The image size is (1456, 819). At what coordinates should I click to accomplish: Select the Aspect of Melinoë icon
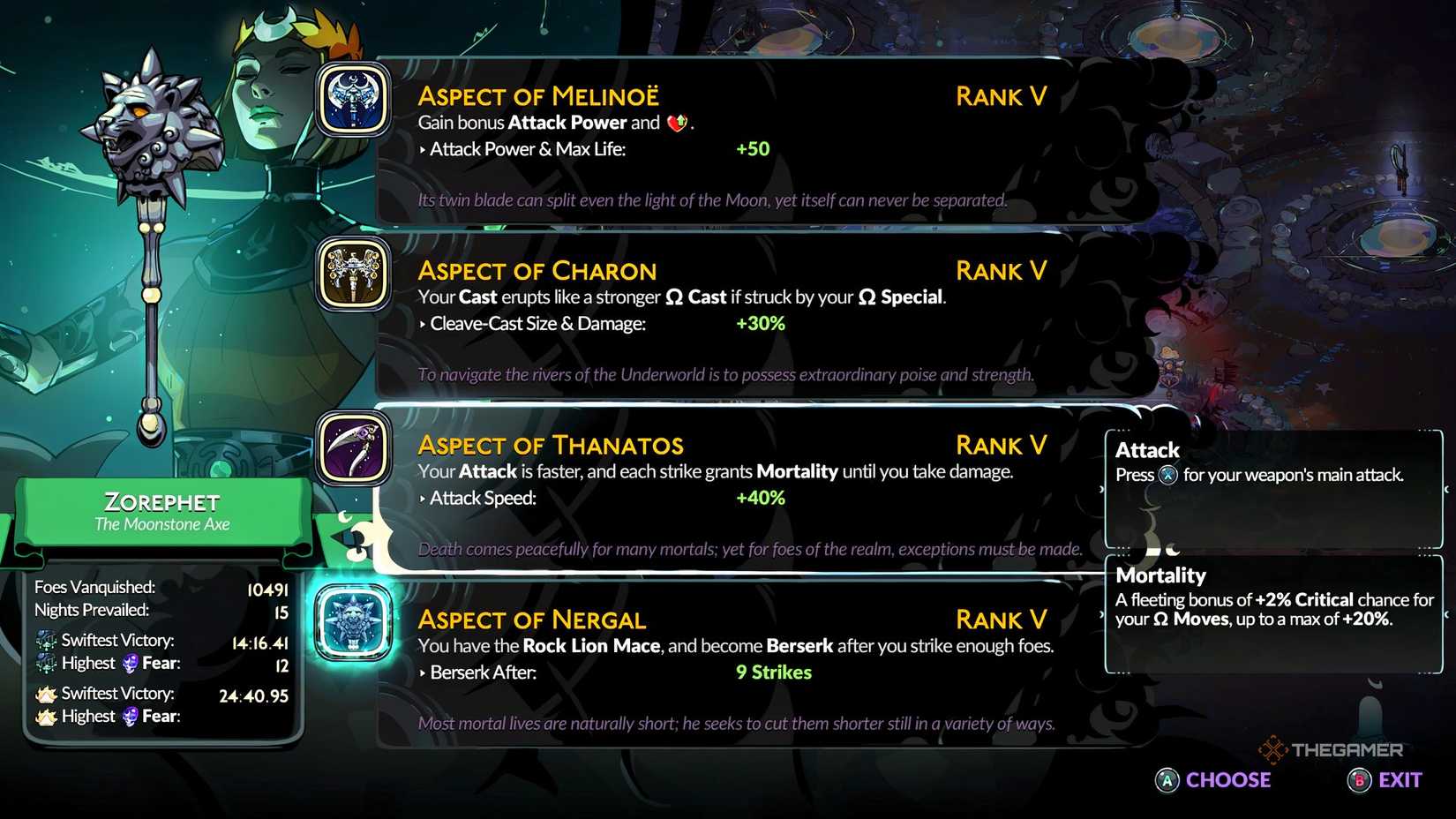pyautogui.click(x=351, y=101)
